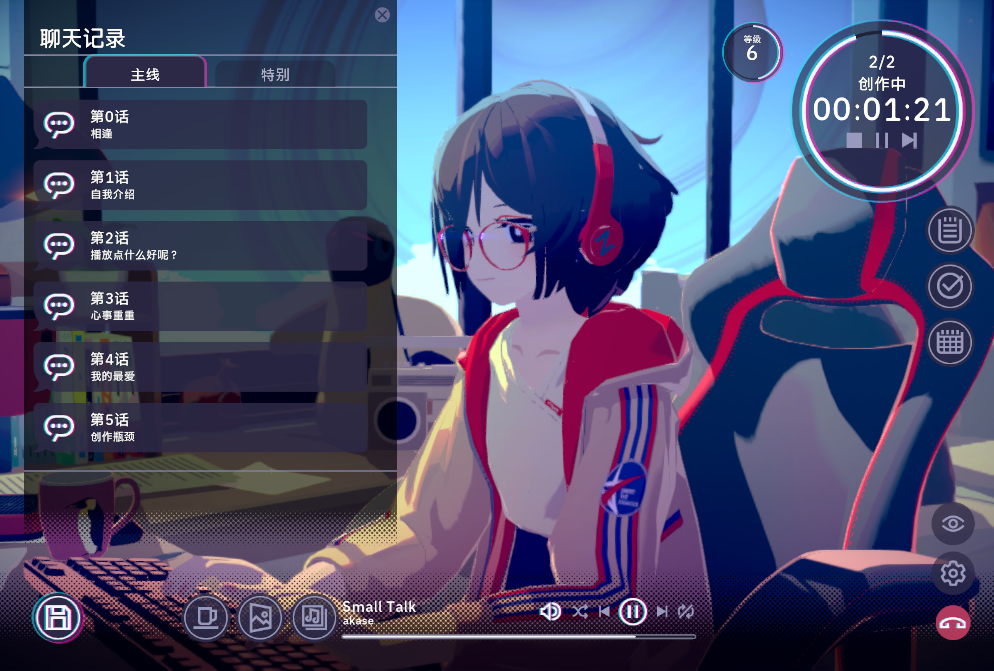Skip to the next music track
The height and width of the screenshot is (671, 994).
point(662,611)
